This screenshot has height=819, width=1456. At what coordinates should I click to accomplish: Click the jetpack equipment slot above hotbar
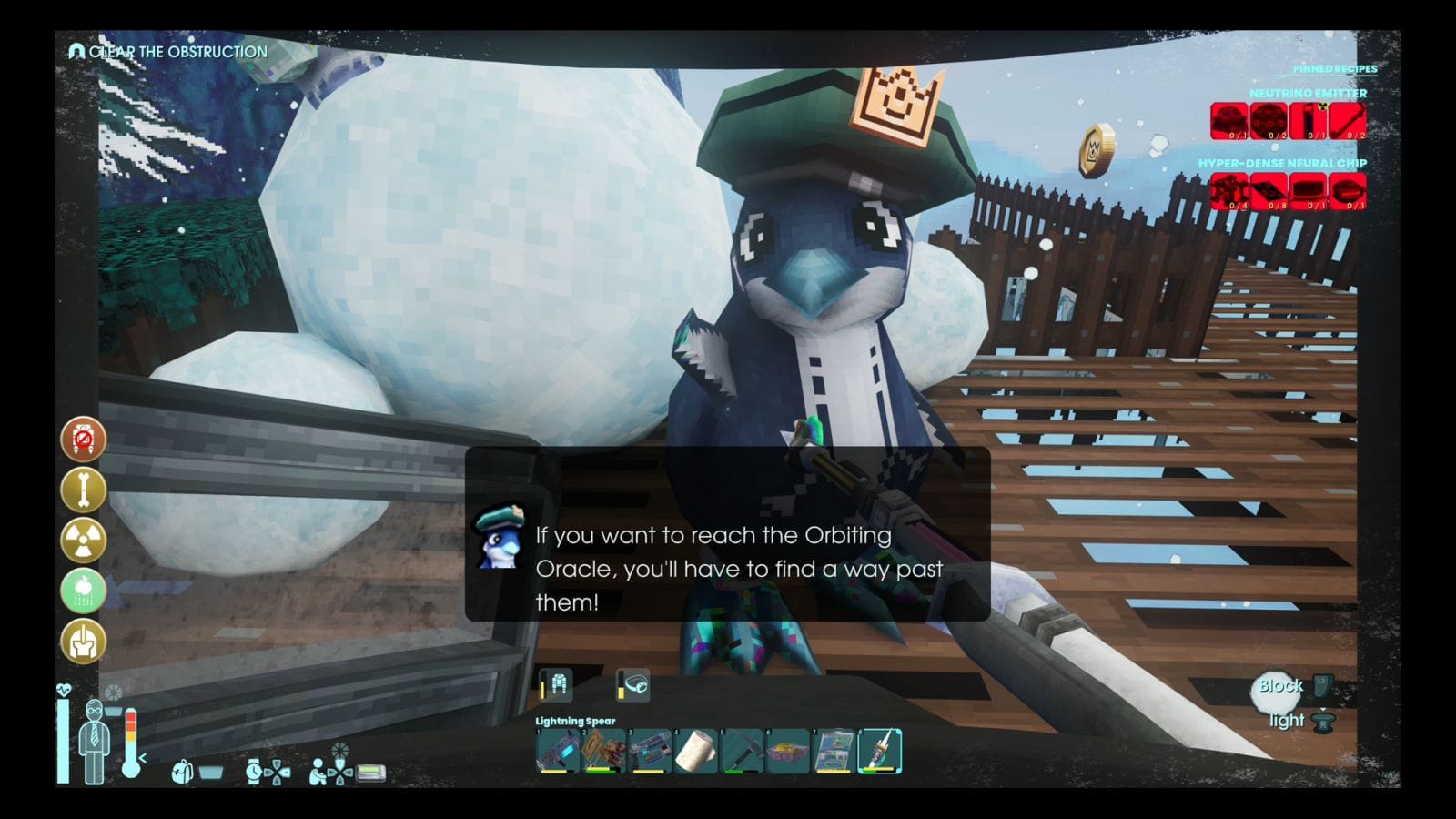click(x=557, y=684)
